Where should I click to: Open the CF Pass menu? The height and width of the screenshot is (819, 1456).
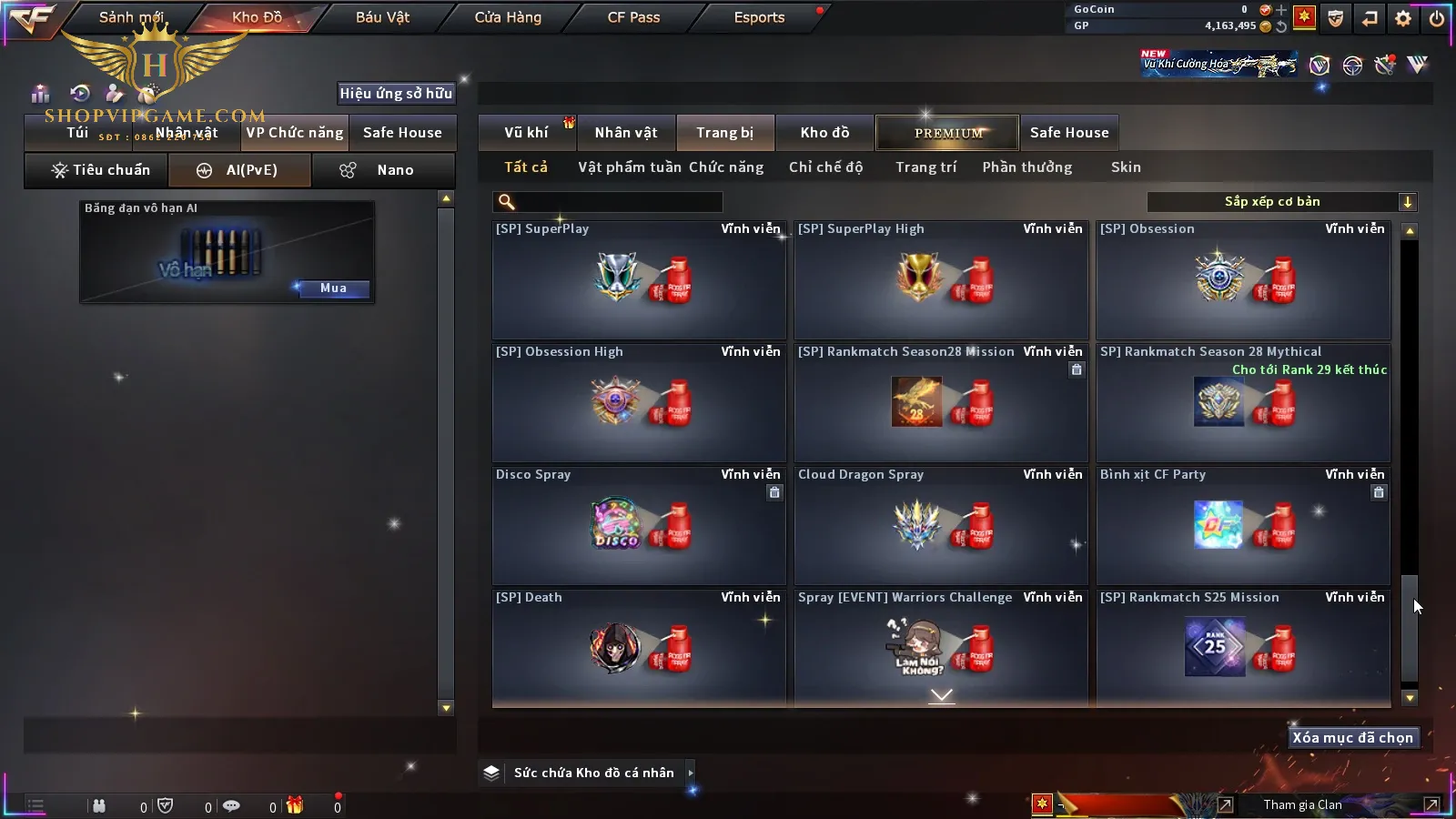[633, 17]
